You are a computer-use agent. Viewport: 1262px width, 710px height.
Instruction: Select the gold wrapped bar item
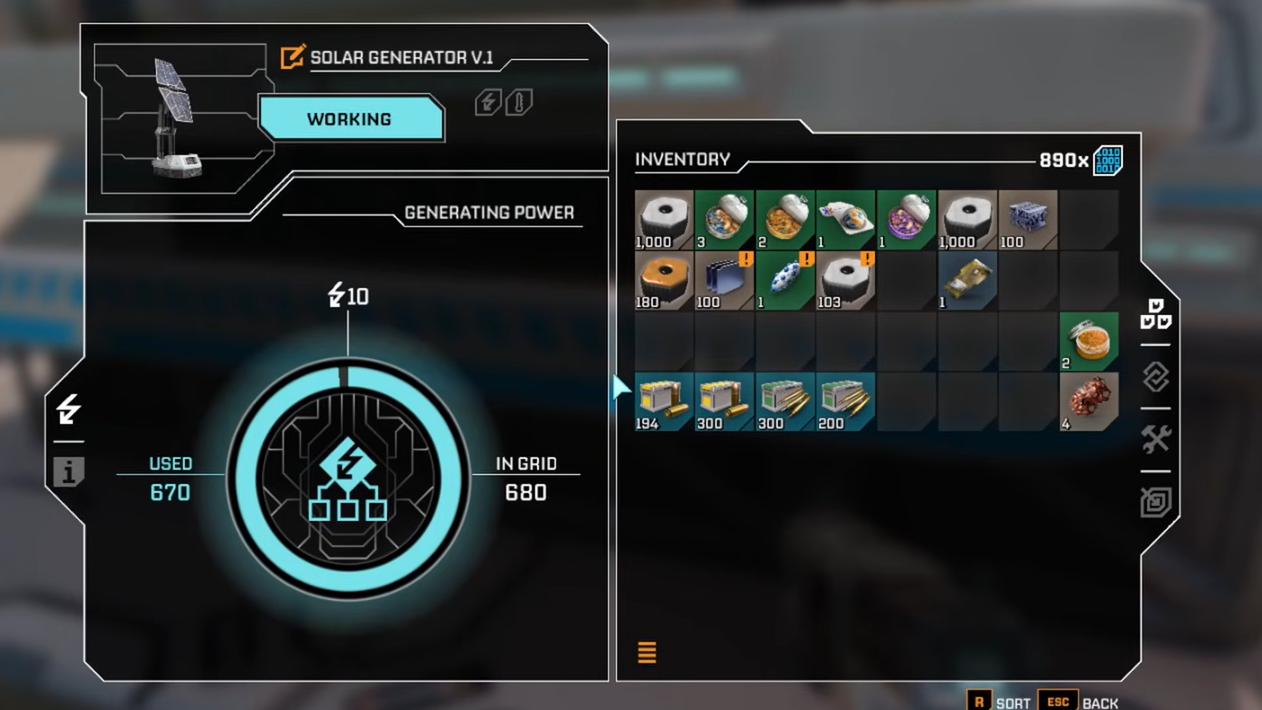pyautogui.click(x=967, y=280)
